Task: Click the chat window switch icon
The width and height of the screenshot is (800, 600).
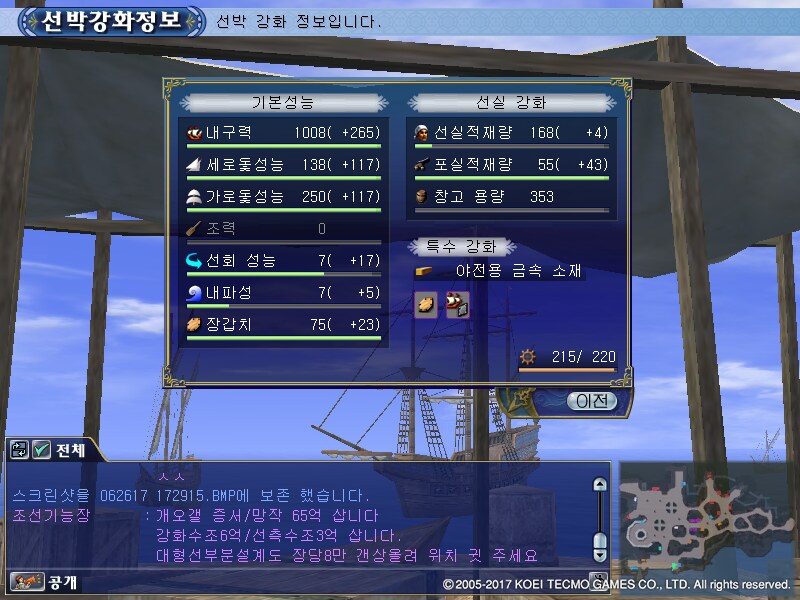Action: (19, 450)
